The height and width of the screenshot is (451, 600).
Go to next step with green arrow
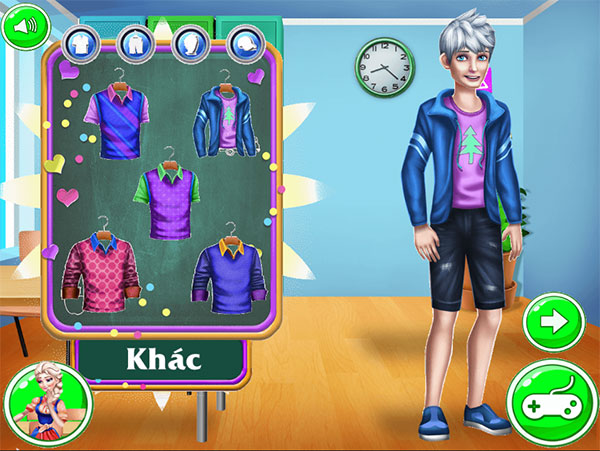pyautogui.click(x=553, y=323)
